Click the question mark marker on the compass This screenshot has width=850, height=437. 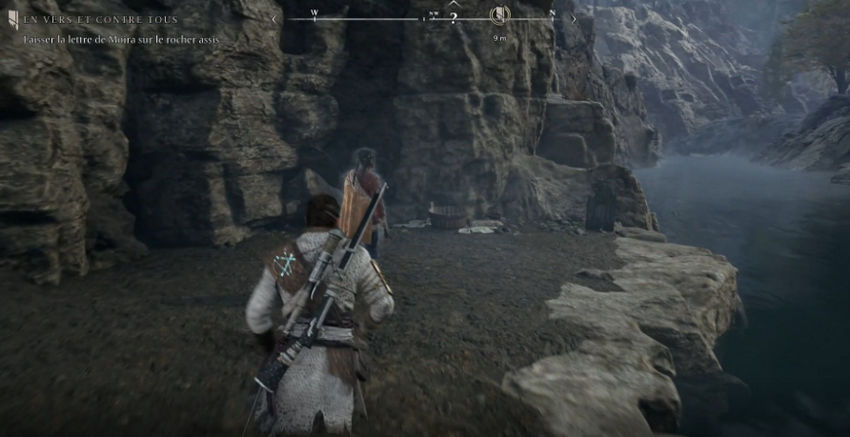click(454, 18)
